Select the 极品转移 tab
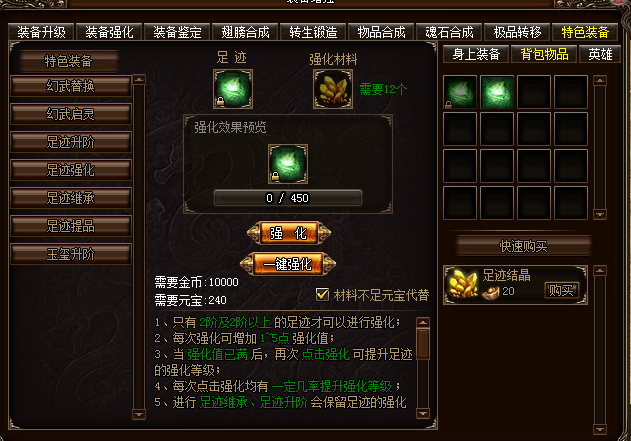Viewport: 631px width, 441px height. click(x=518, y=31)
